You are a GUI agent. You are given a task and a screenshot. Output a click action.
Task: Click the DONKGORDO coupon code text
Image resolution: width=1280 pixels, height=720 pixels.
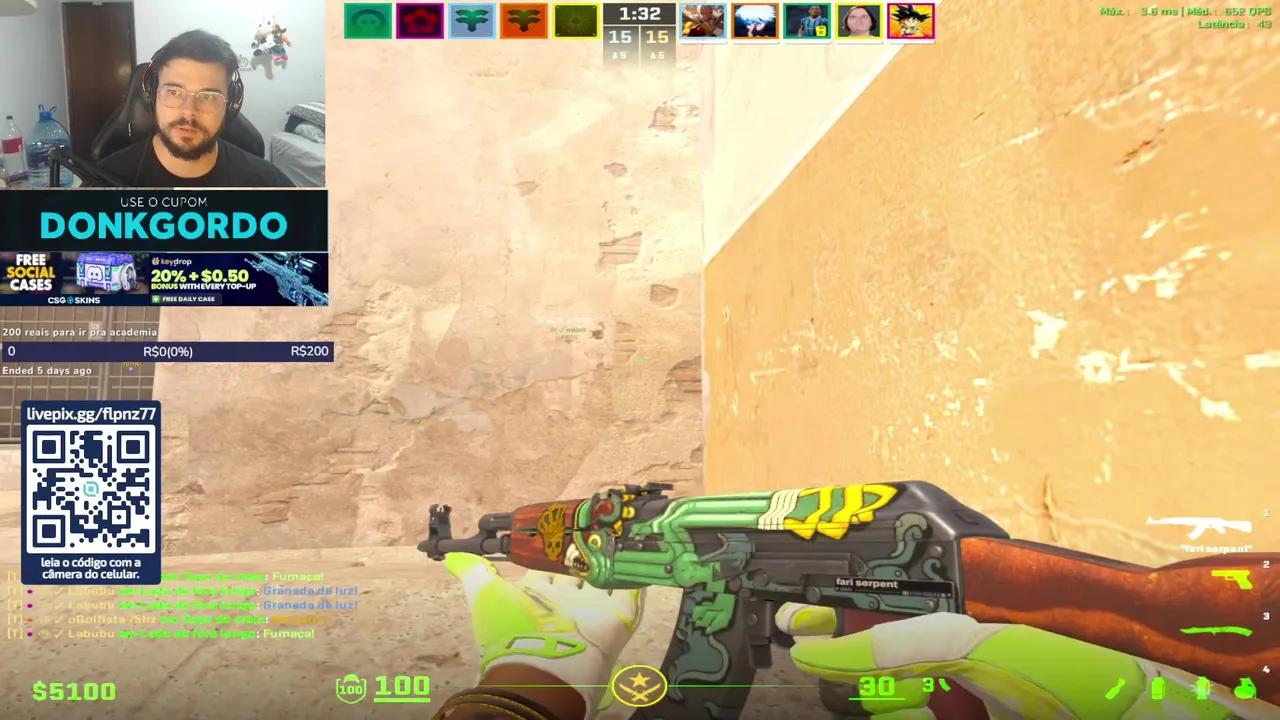[x=163, y=225]
